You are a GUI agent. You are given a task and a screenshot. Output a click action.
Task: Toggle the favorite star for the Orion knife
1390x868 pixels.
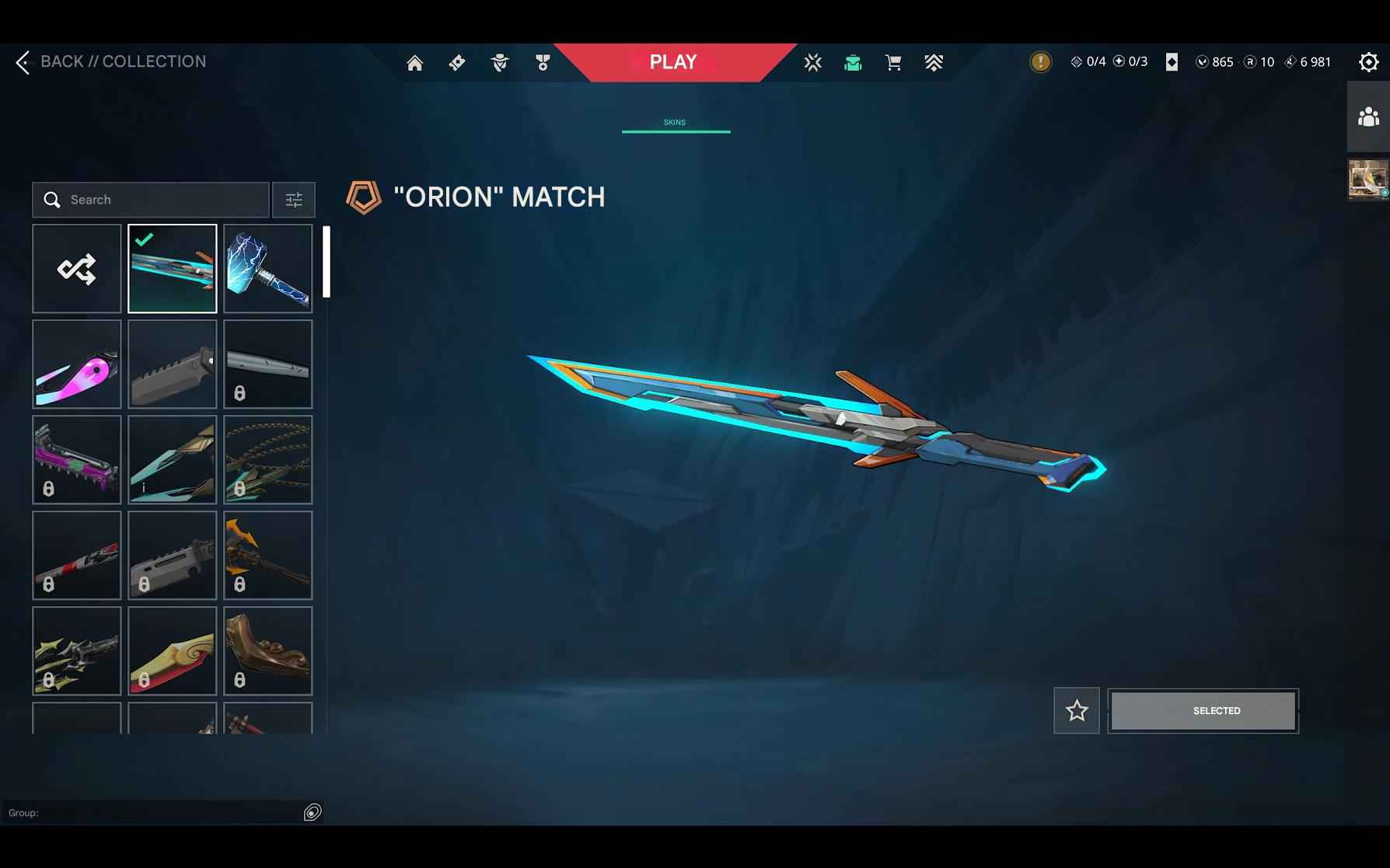[x=1076, y=709]
